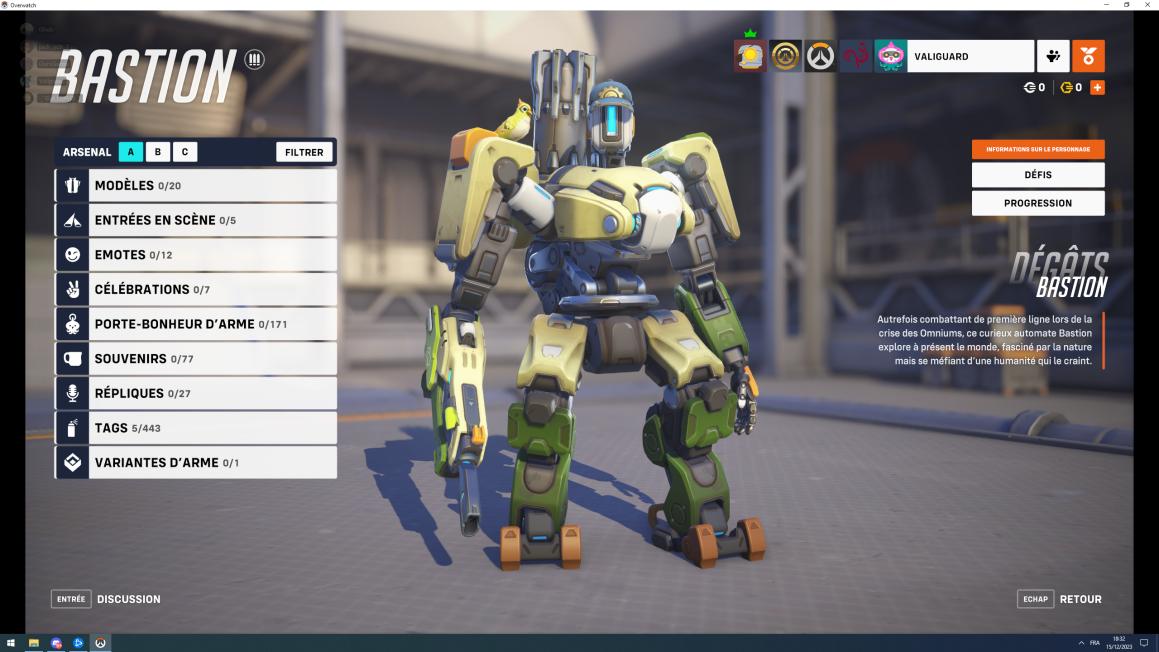View the Progression page

(1038, 203)
